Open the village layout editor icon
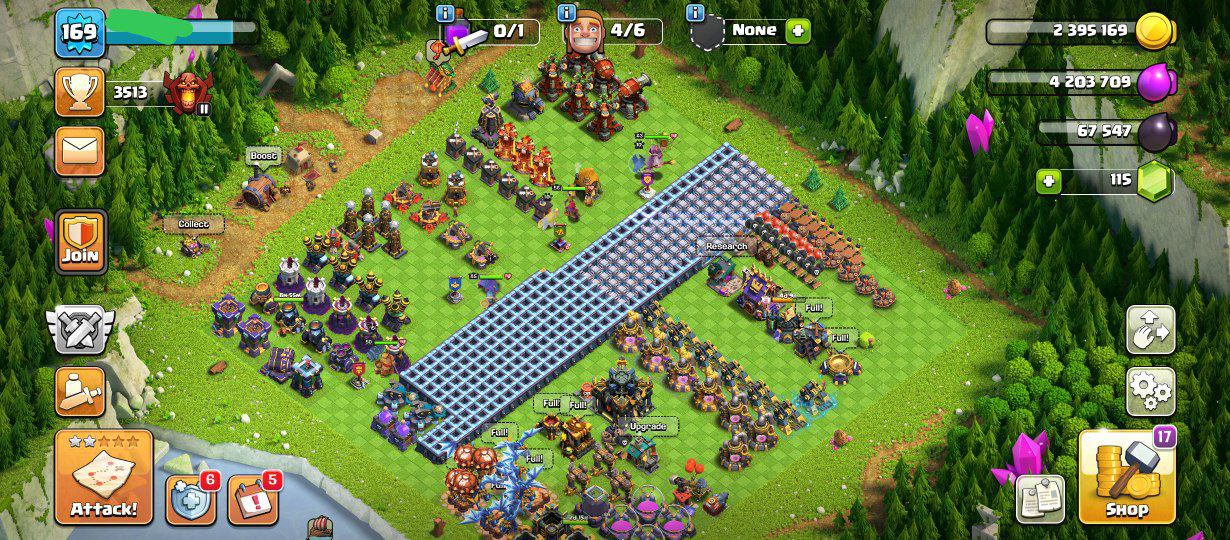1230x540 pixels. (x=1151, y=329)
